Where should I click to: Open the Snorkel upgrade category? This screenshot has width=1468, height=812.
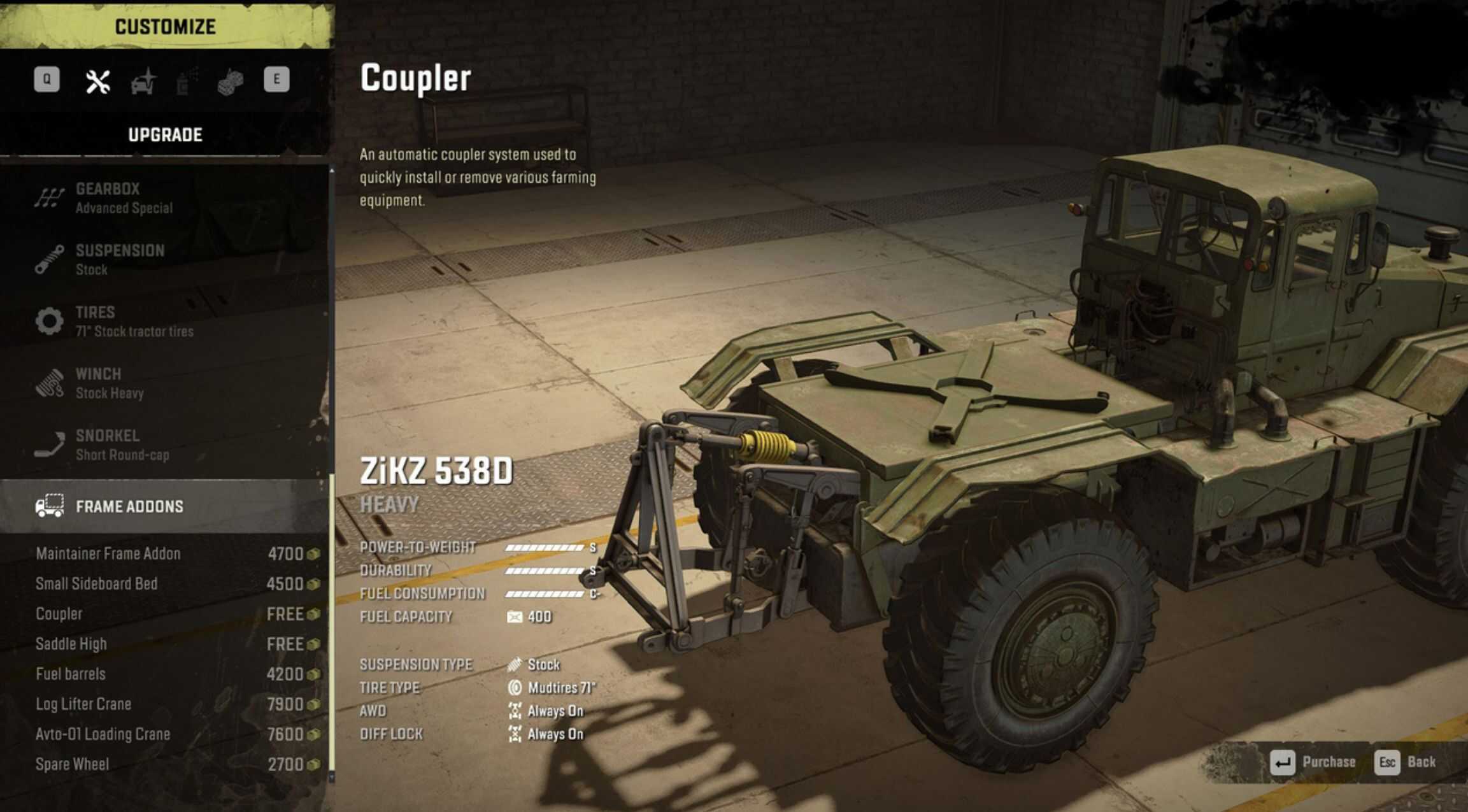(166, 445)
